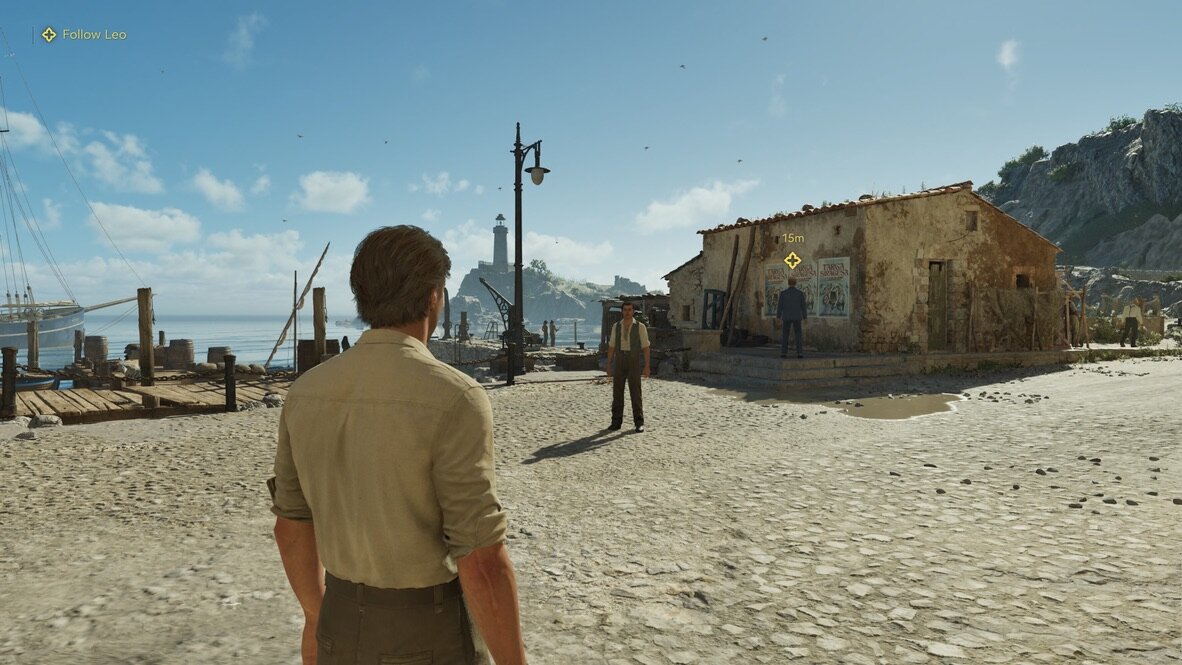Click the 15m objective waypoint marker
Image resolution: width=1182 pixels, height=665 pixels.
[x=792, y=260]
